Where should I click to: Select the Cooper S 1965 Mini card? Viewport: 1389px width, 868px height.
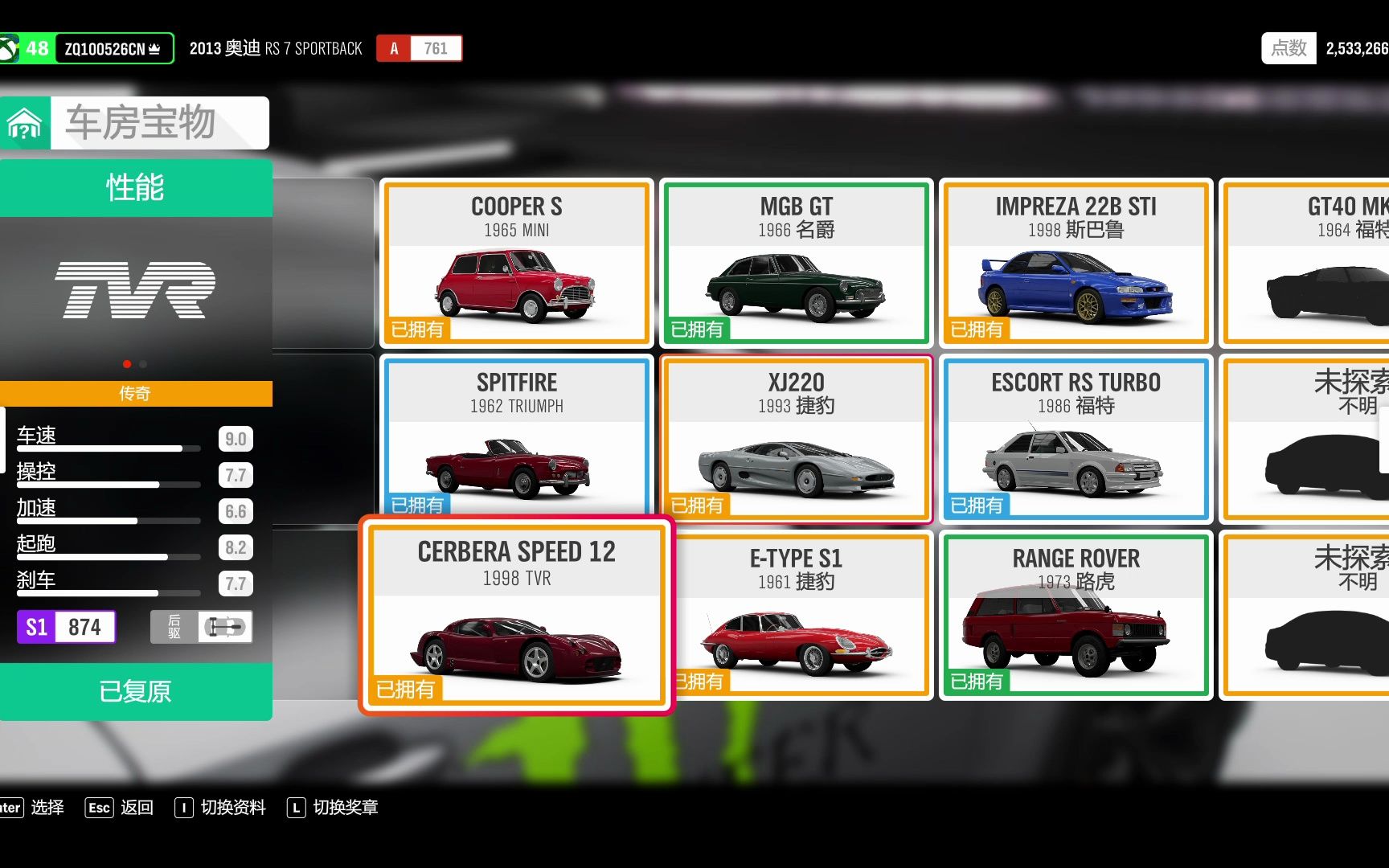[x=516, y=264]
